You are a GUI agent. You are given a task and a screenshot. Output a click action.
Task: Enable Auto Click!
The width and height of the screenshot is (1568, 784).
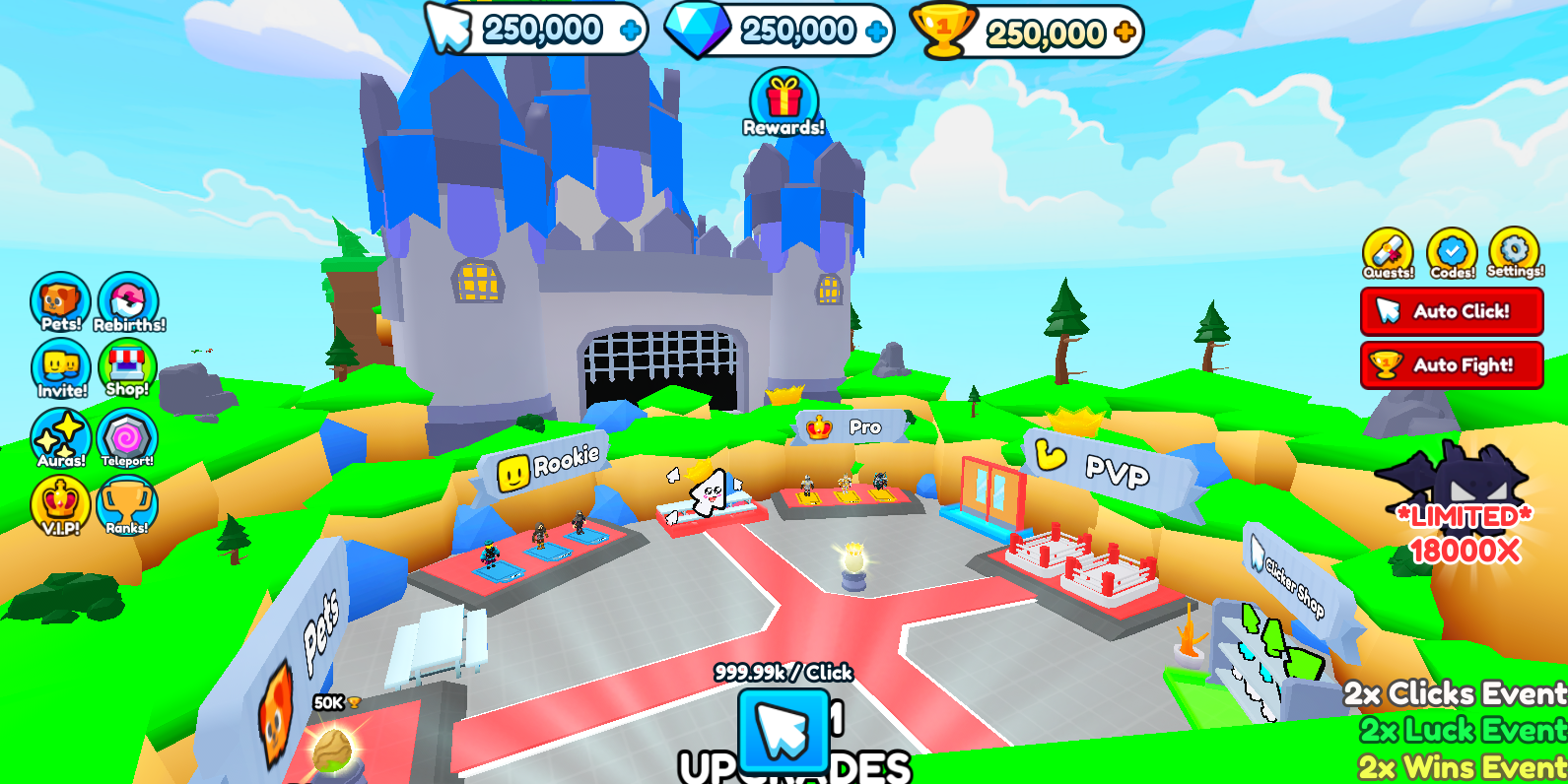point(1451,311)
